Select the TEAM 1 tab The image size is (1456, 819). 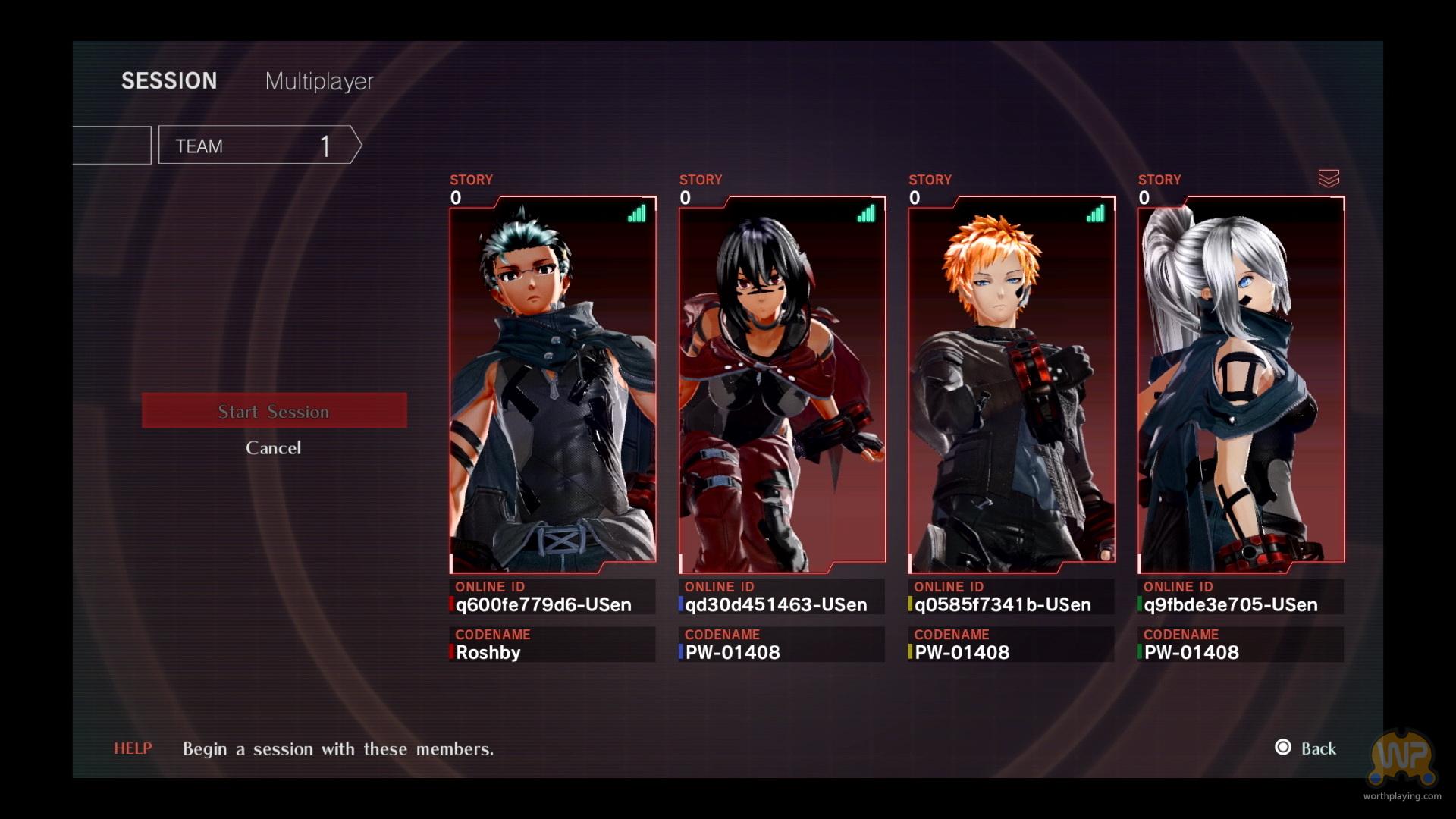[256, 145]
